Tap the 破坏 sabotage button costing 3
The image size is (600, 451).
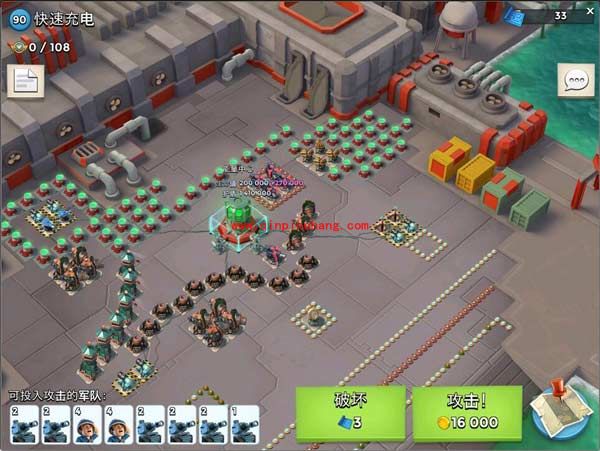click(349, 412)
